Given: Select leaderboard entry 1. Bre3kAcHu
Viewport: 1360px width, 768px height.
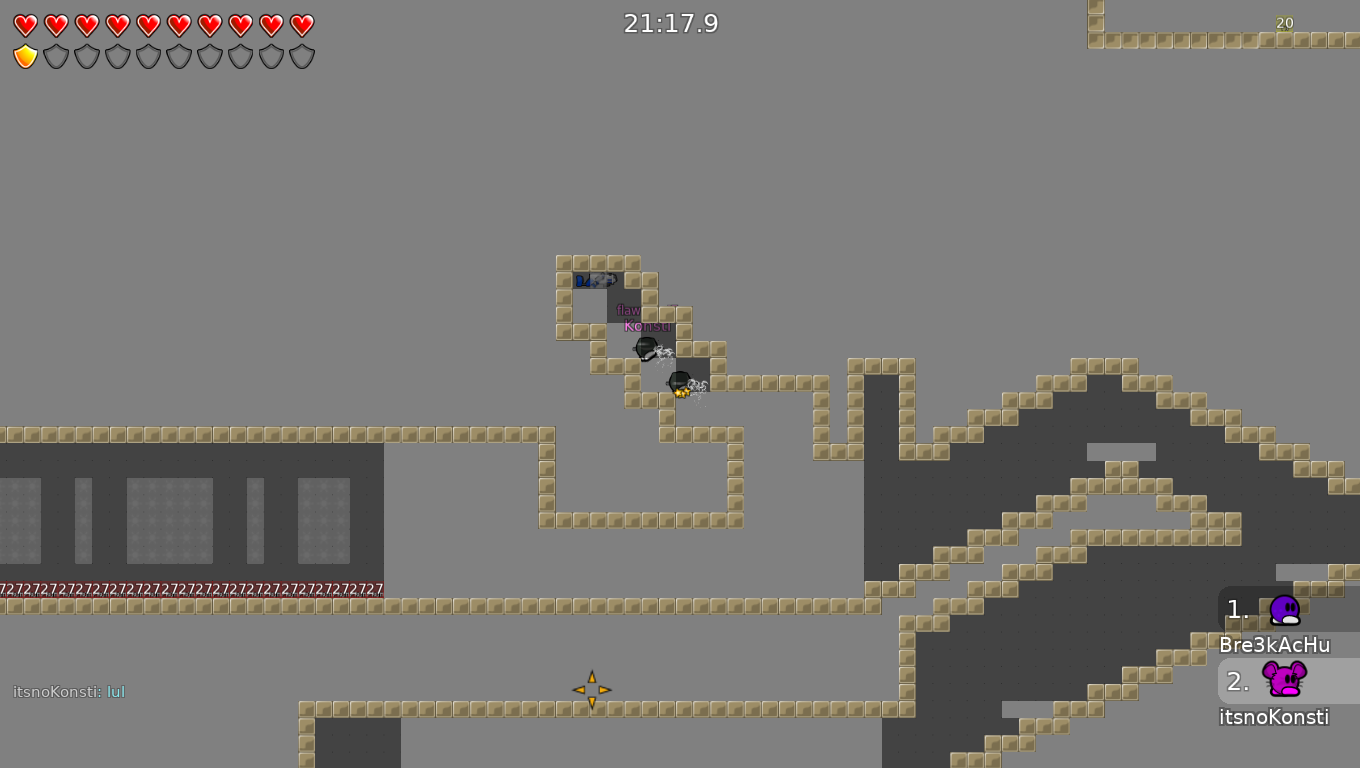Looking at the screenshot, I should click(x=1273, y=623).
